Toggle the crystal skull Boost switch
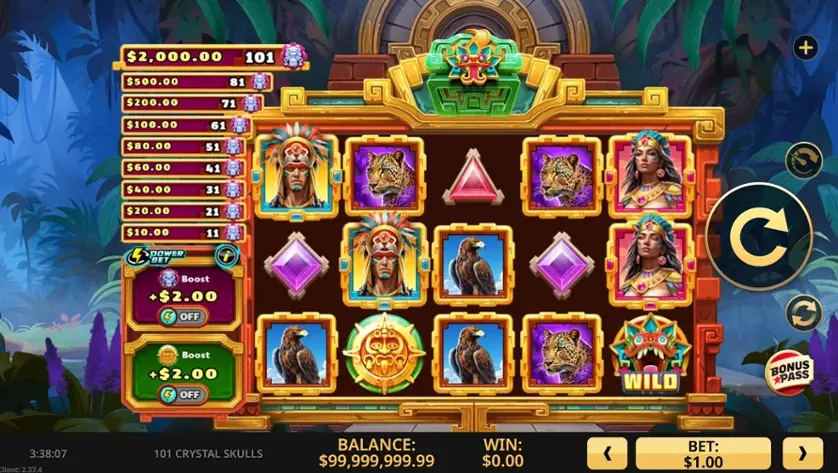Screen dimensions: 838x473 [x=181, y=317]
